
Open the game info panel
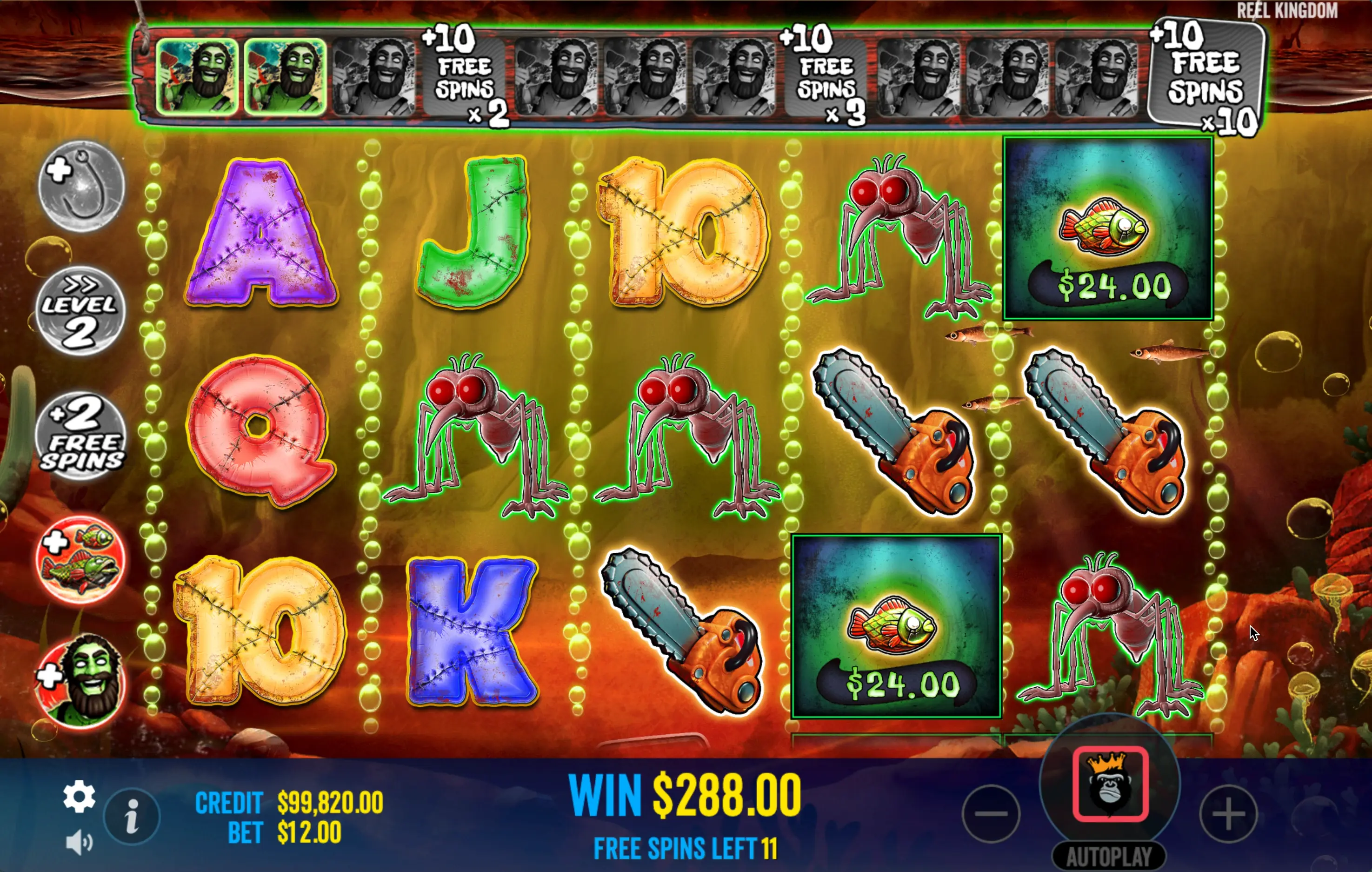[132, 816]
